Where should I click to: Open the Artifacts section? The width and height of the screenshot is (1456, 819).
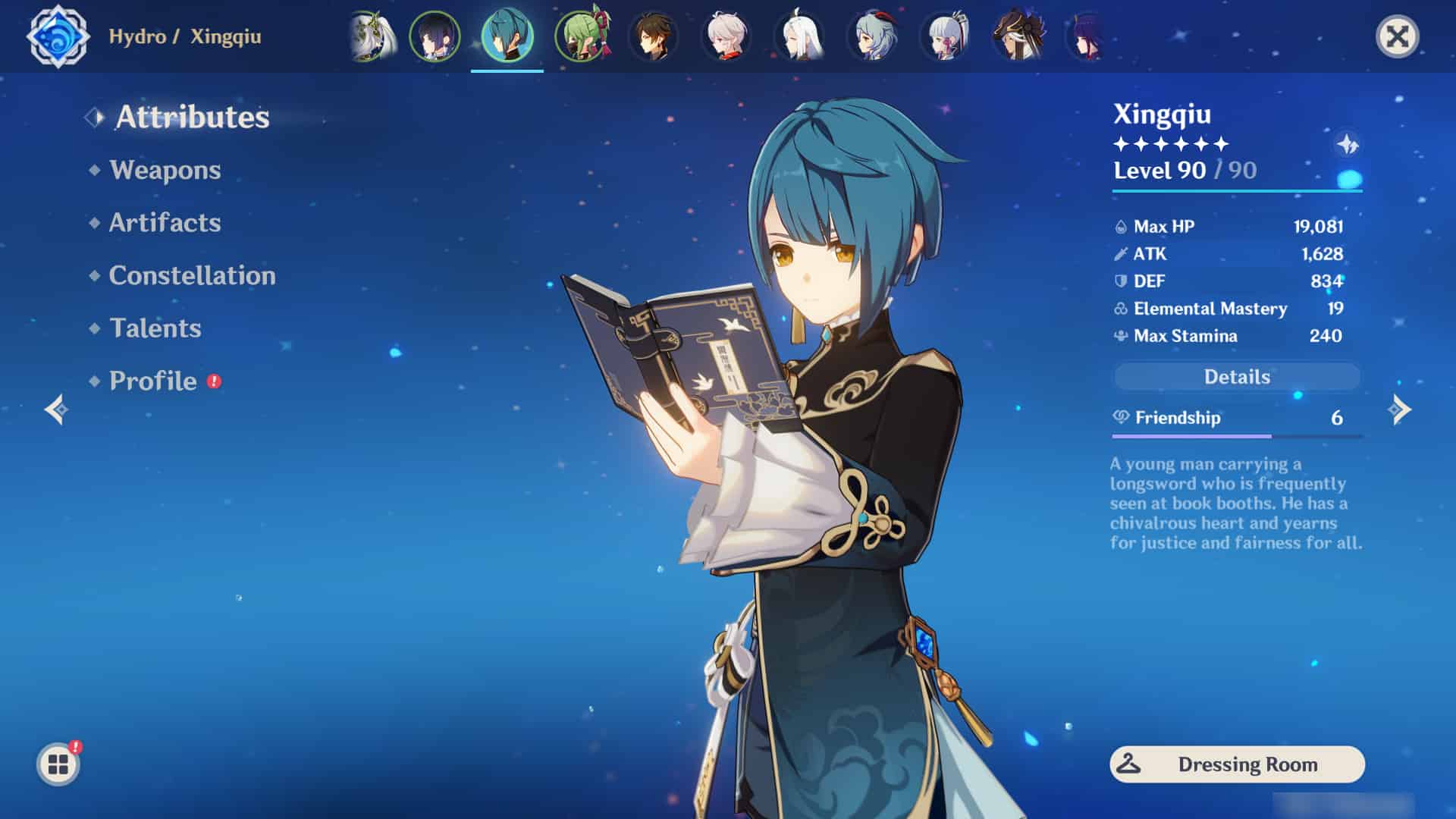165,223
